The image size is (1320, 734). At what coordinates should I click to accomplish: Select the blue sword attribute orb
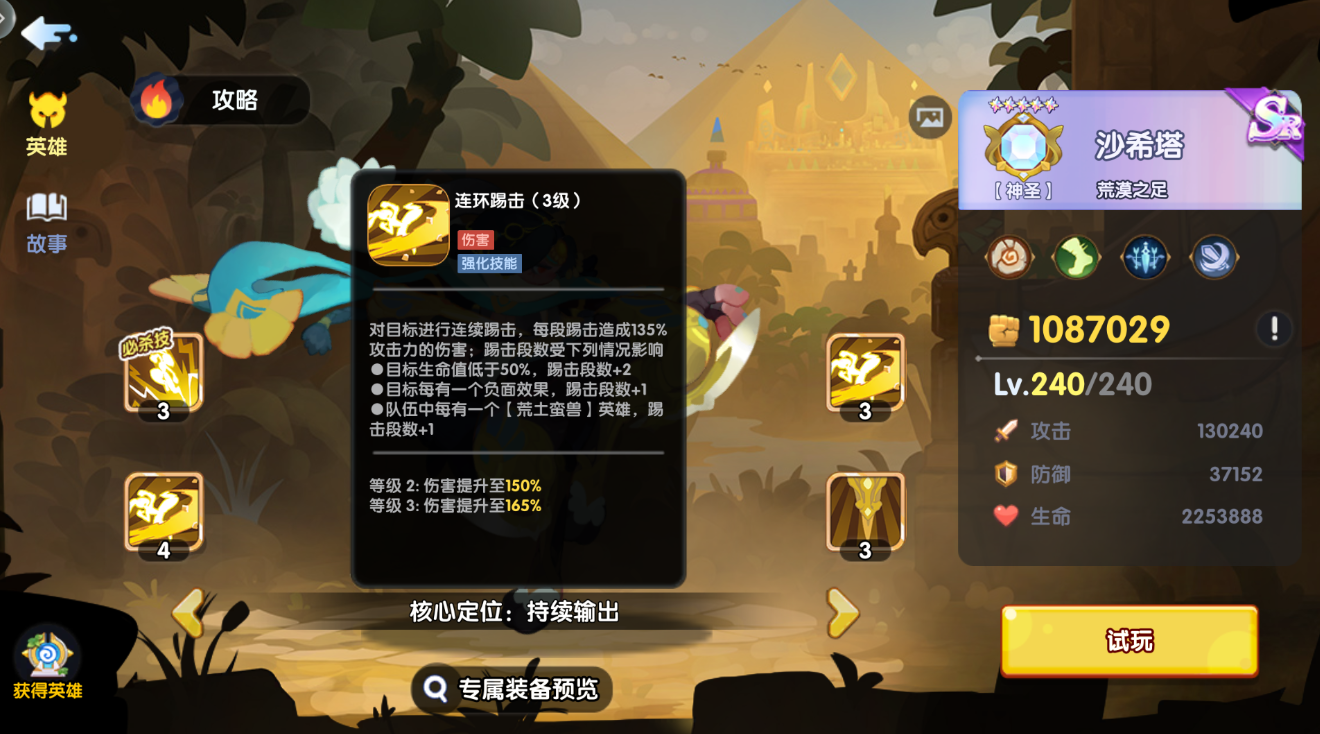point(1144,256)
